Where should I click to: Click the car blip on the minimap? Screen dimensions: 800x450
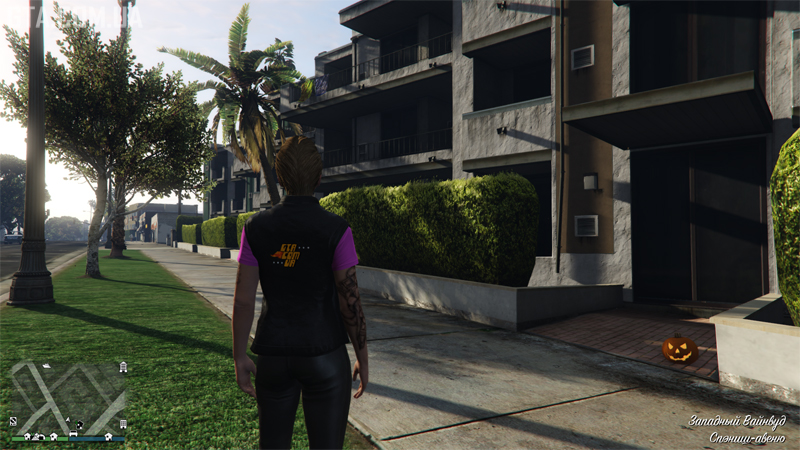pos(73,433)
